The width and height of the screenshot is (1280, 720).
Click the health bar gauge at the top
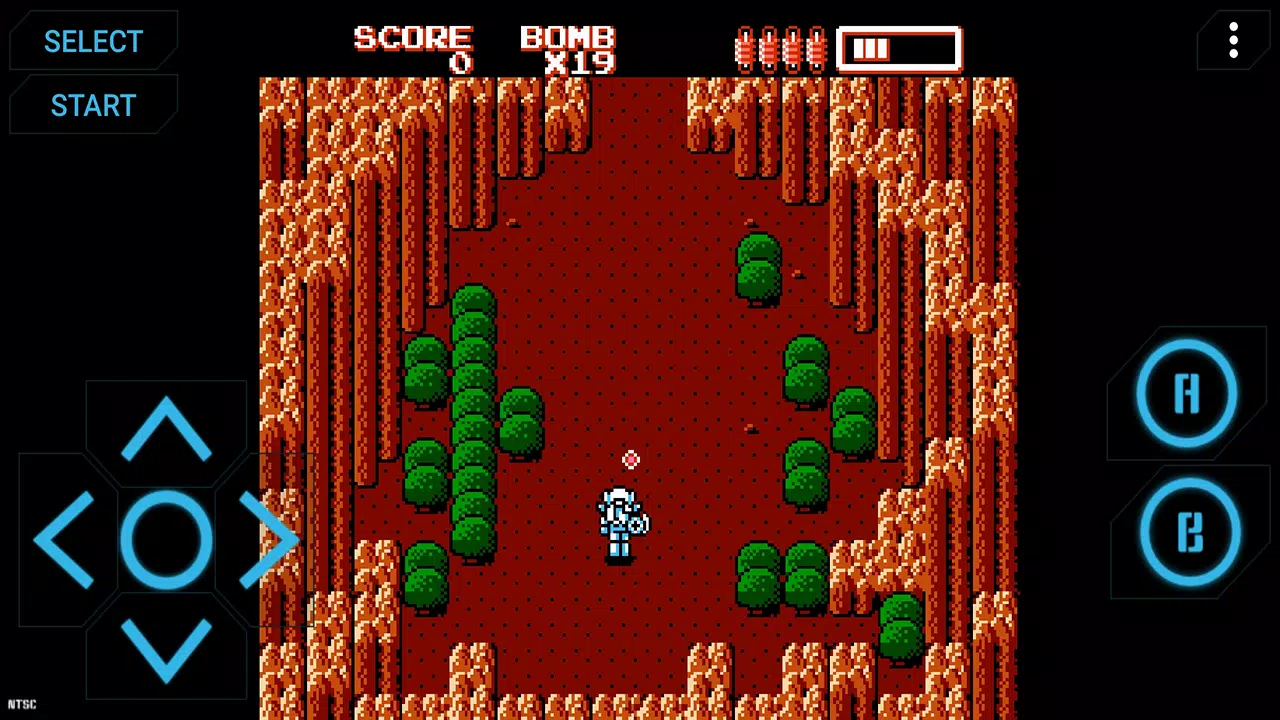898,48
